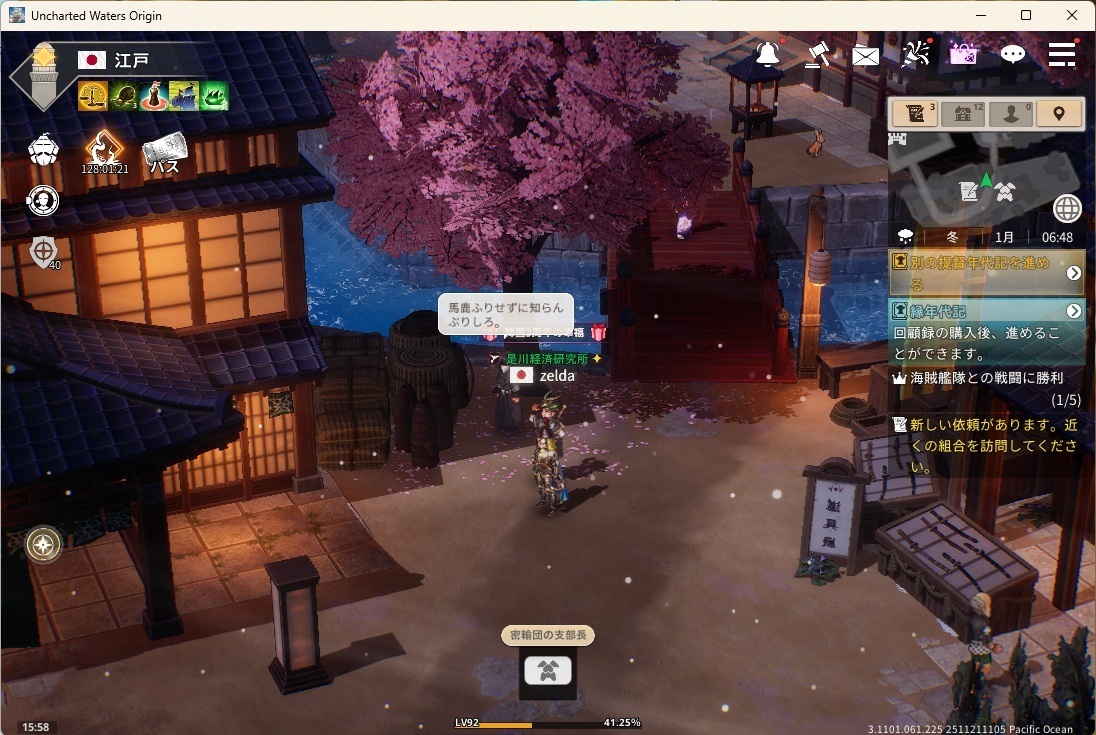Open the auction gavel icon

[x=817, y=54]
